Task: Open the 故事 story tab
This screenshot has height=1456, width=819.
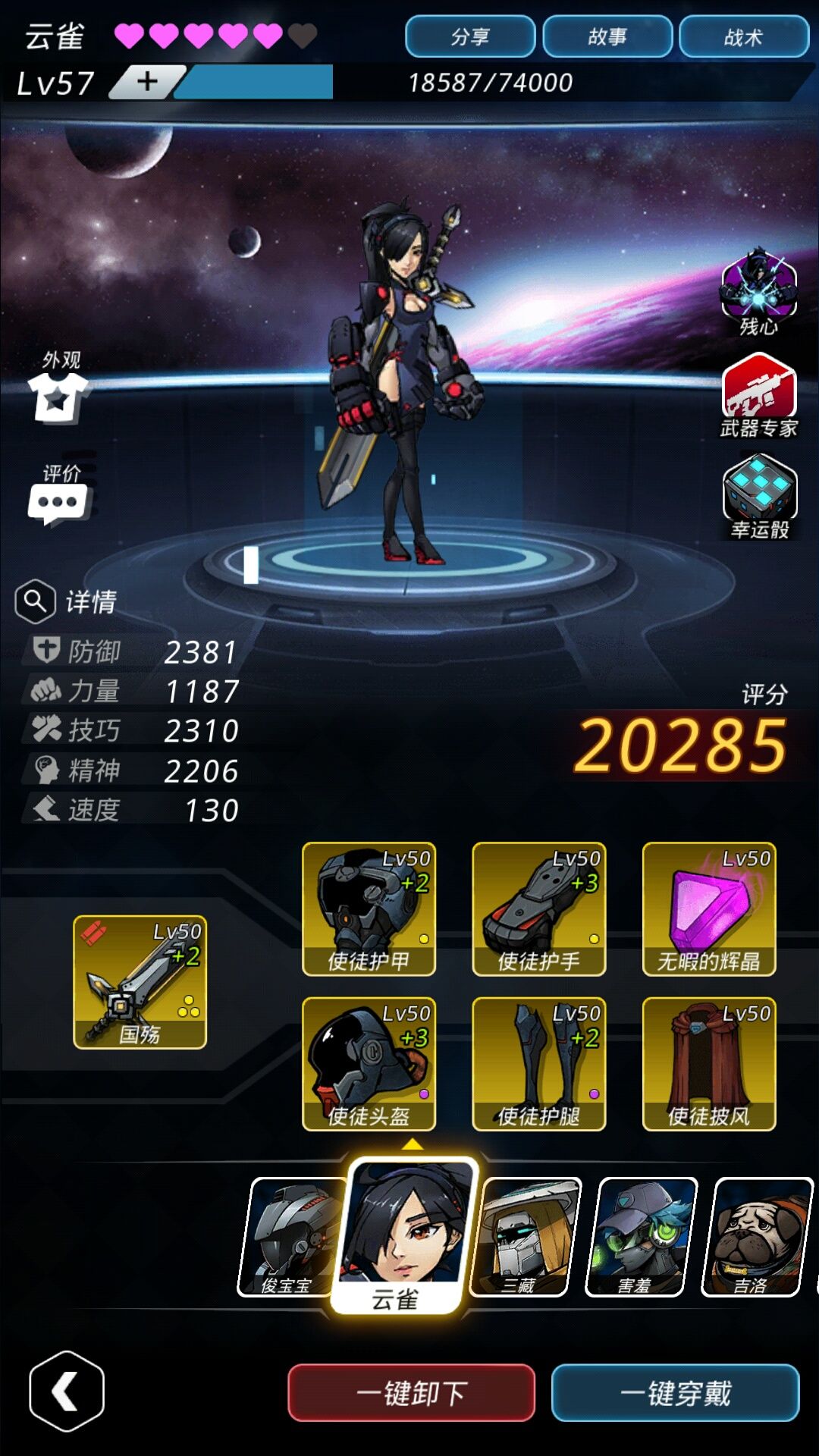Action: (x=607, y=36)
